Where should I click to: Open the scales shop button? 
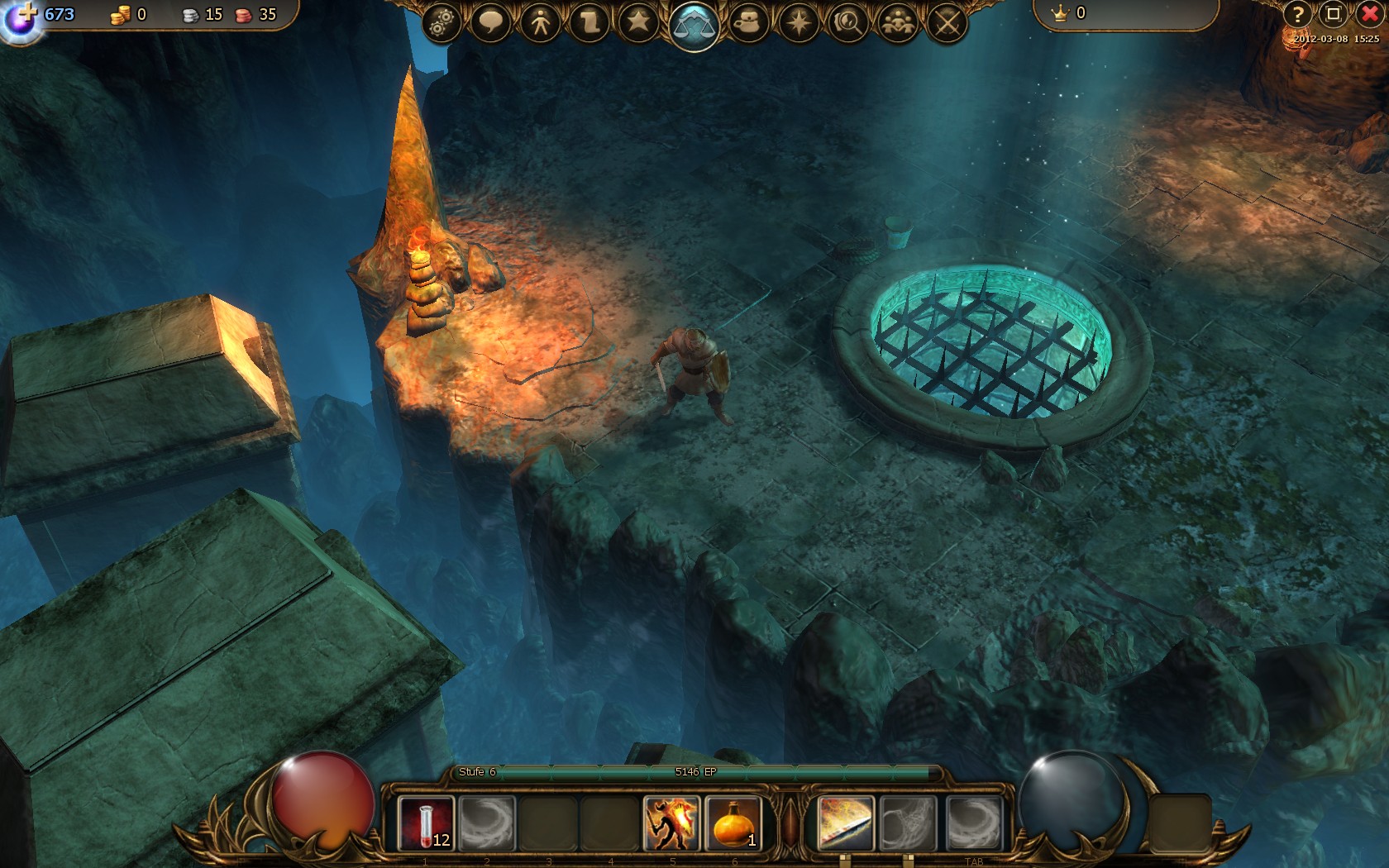pyautogui.click(x=694, y=25)
